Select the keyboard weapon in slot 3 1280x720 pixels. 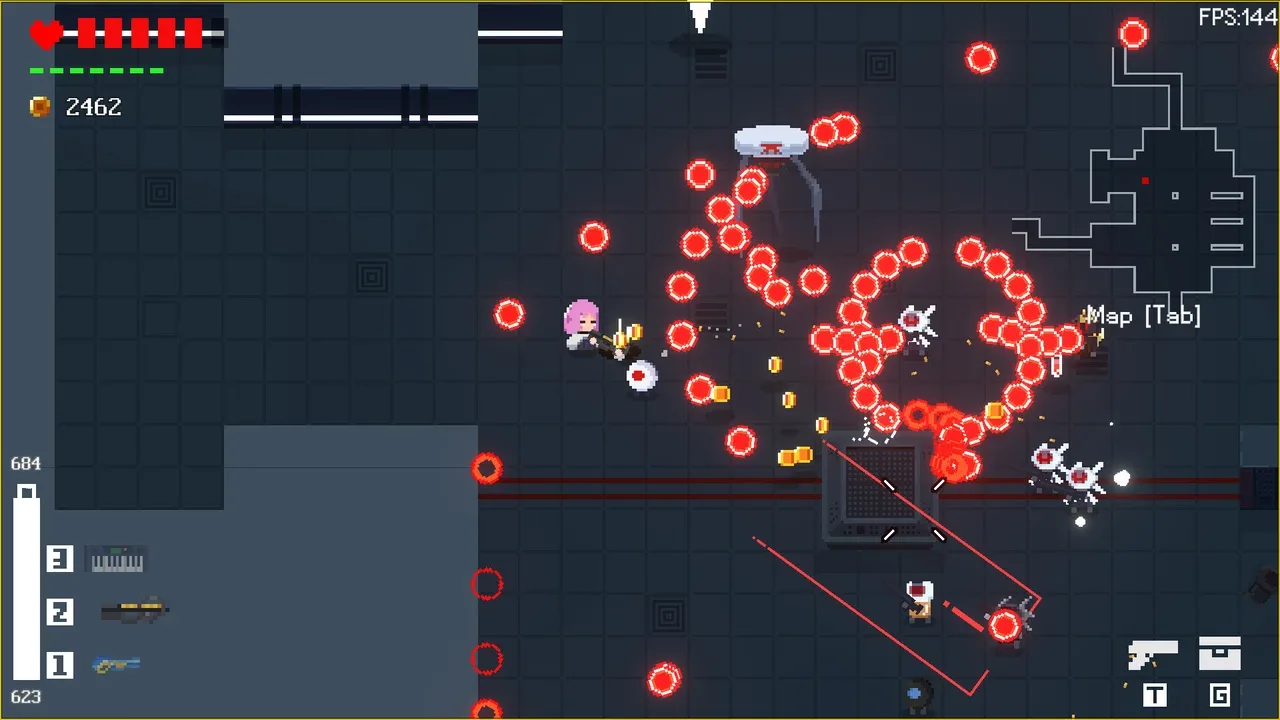(118, 560)
